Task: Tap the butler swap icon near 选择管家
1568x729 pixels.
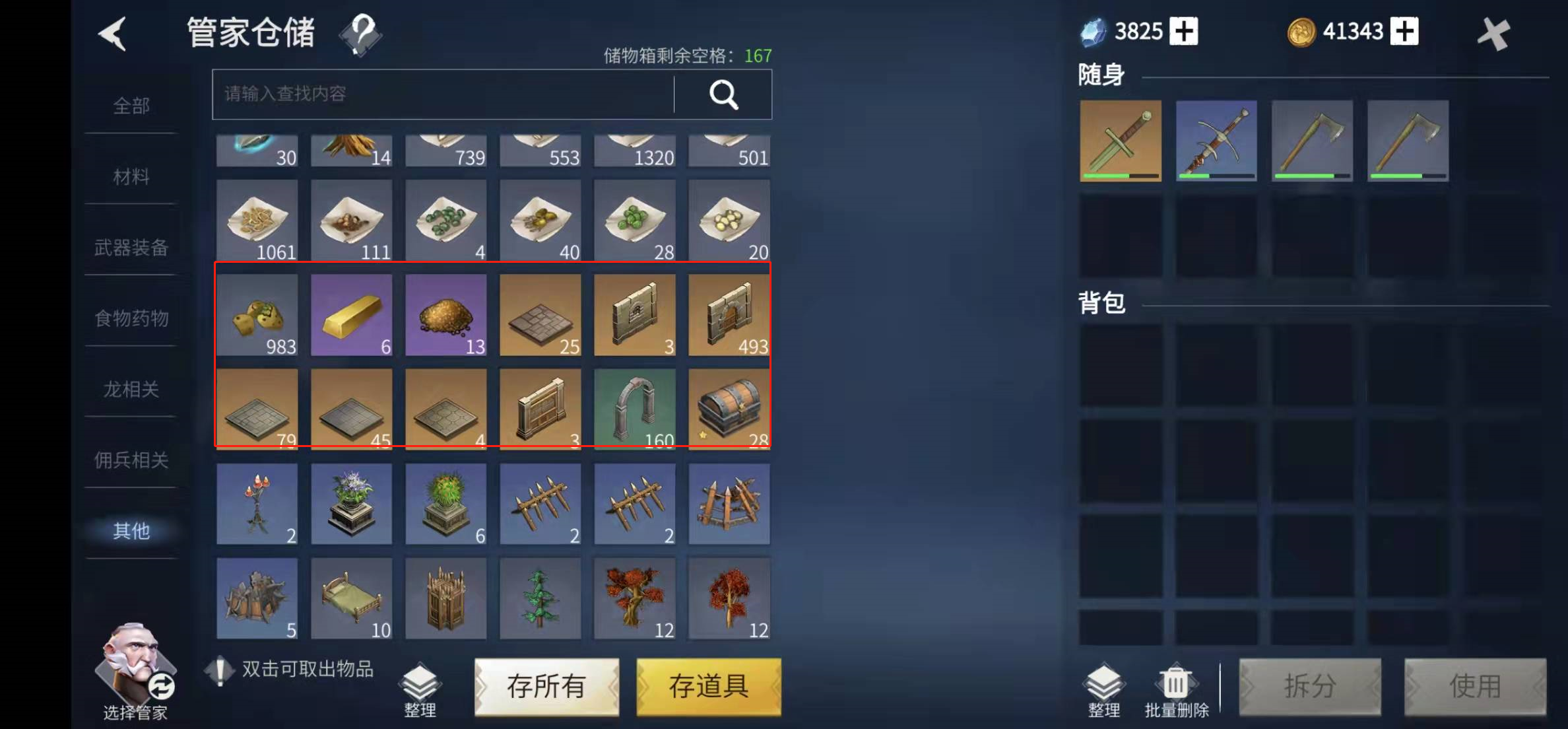Action: point(160,687)
